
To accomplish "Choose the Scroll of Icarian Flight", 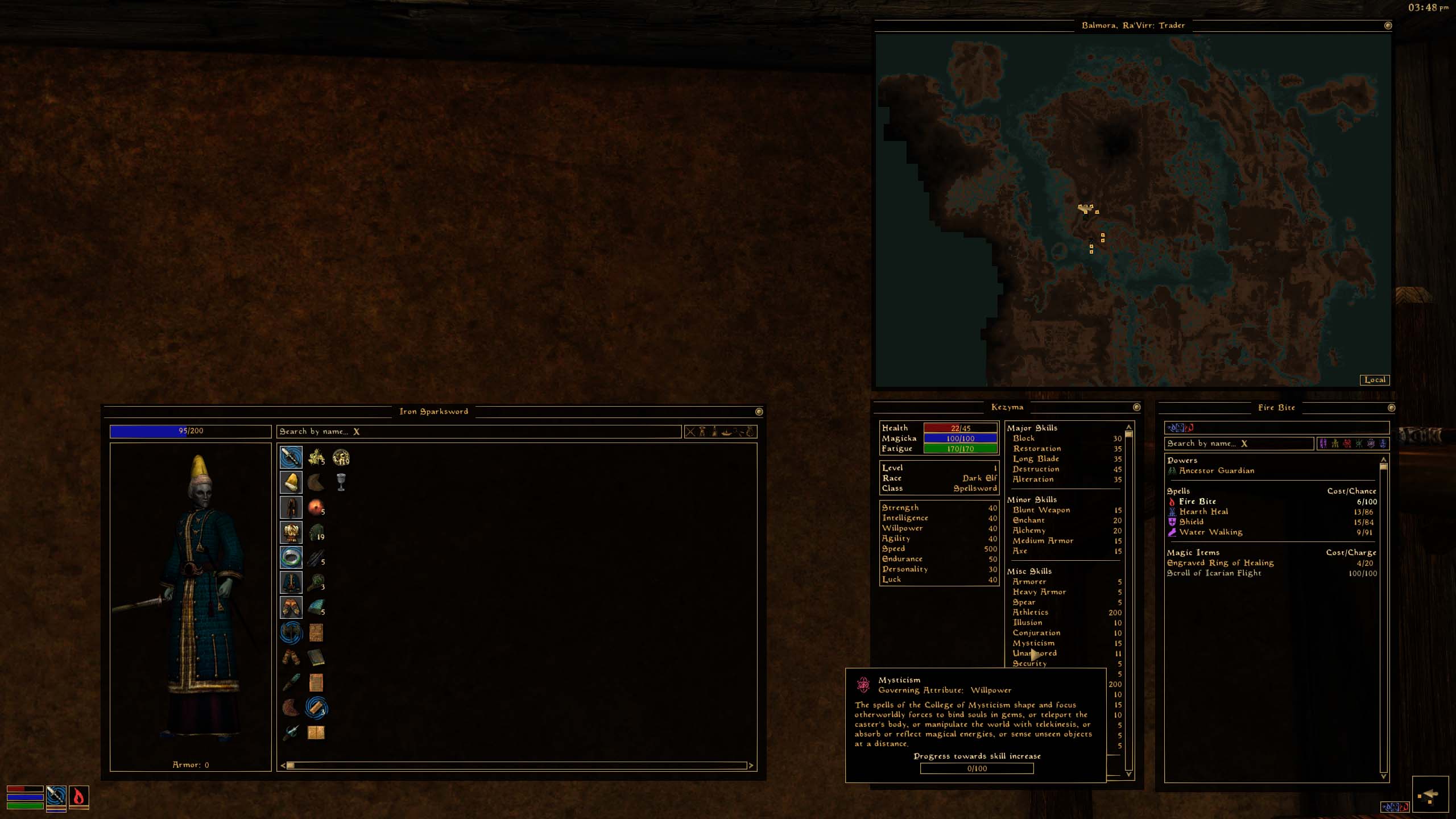I will 1214,573.
